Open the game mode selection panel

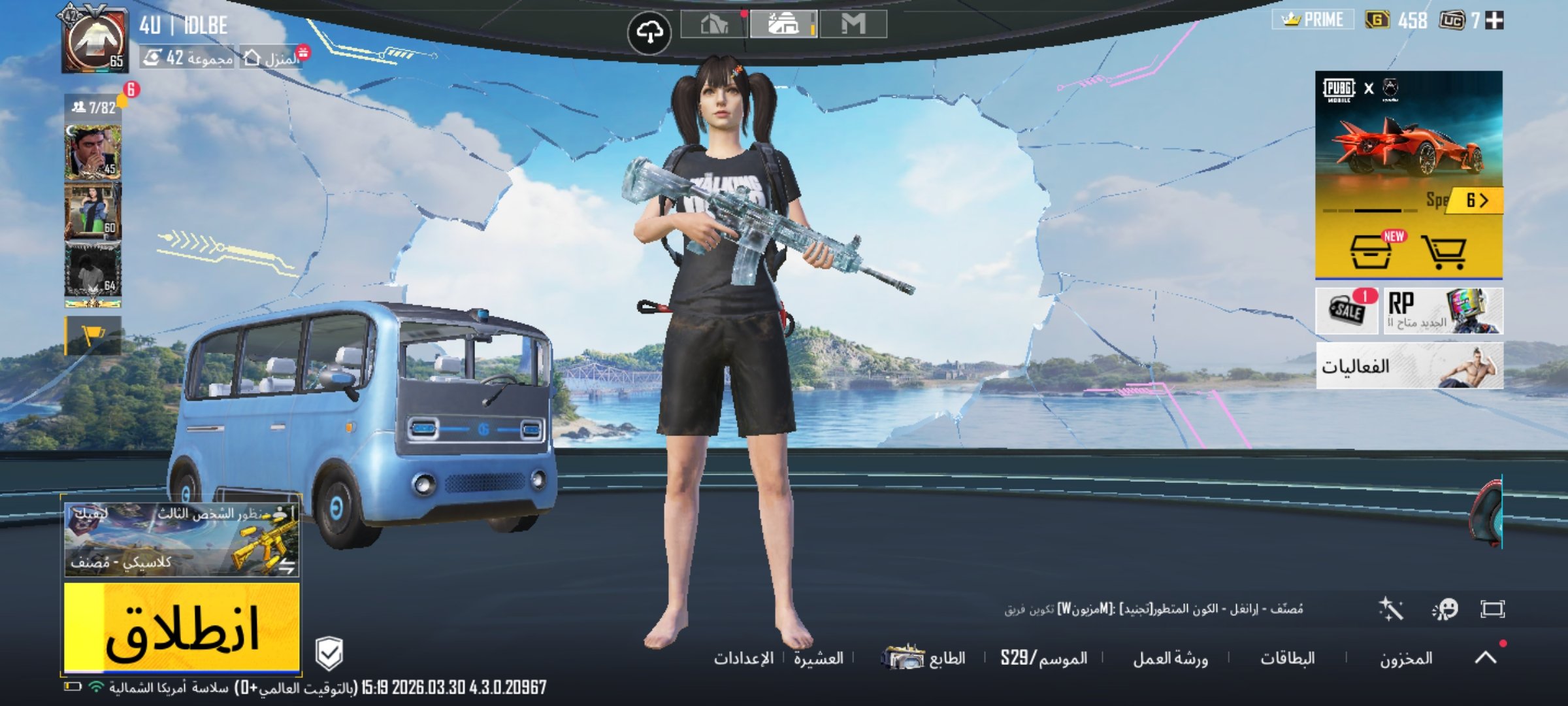click(182, 536)
